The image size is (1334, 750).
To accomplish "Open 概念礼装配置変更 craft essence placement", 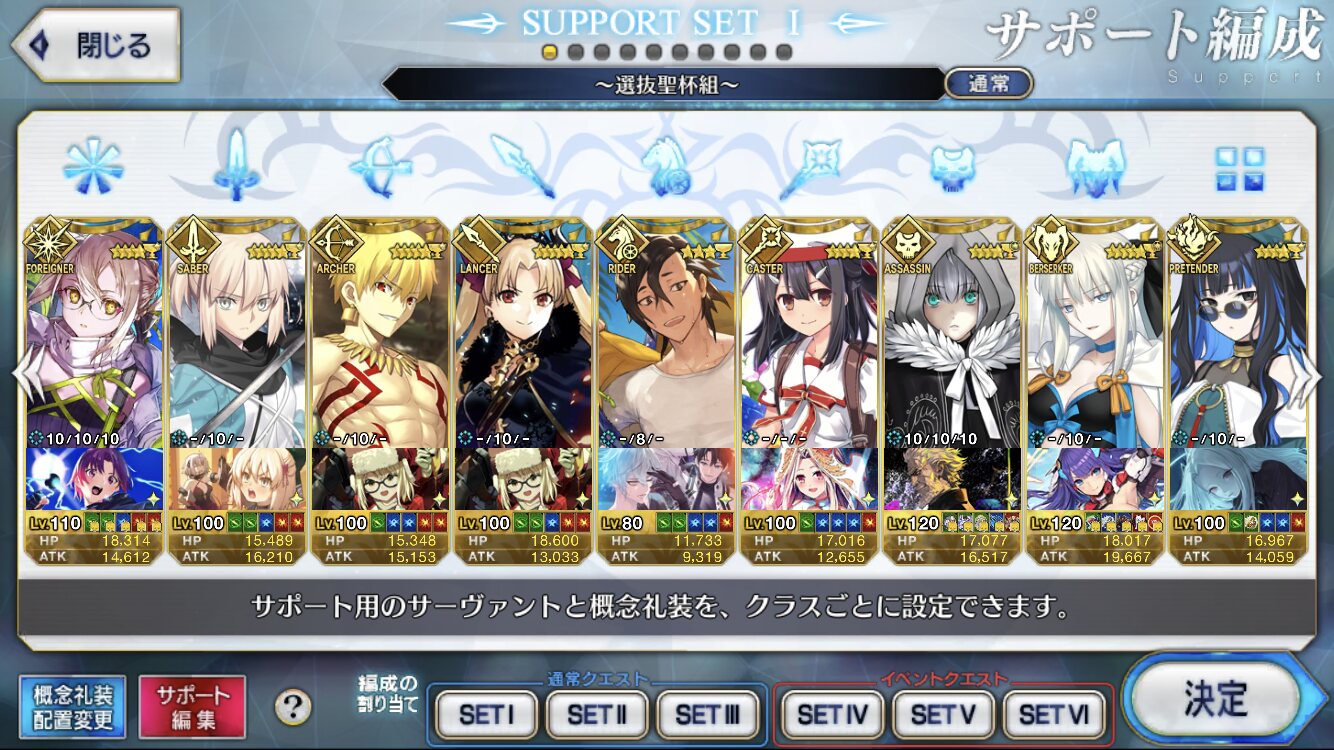I will point(73,707).
